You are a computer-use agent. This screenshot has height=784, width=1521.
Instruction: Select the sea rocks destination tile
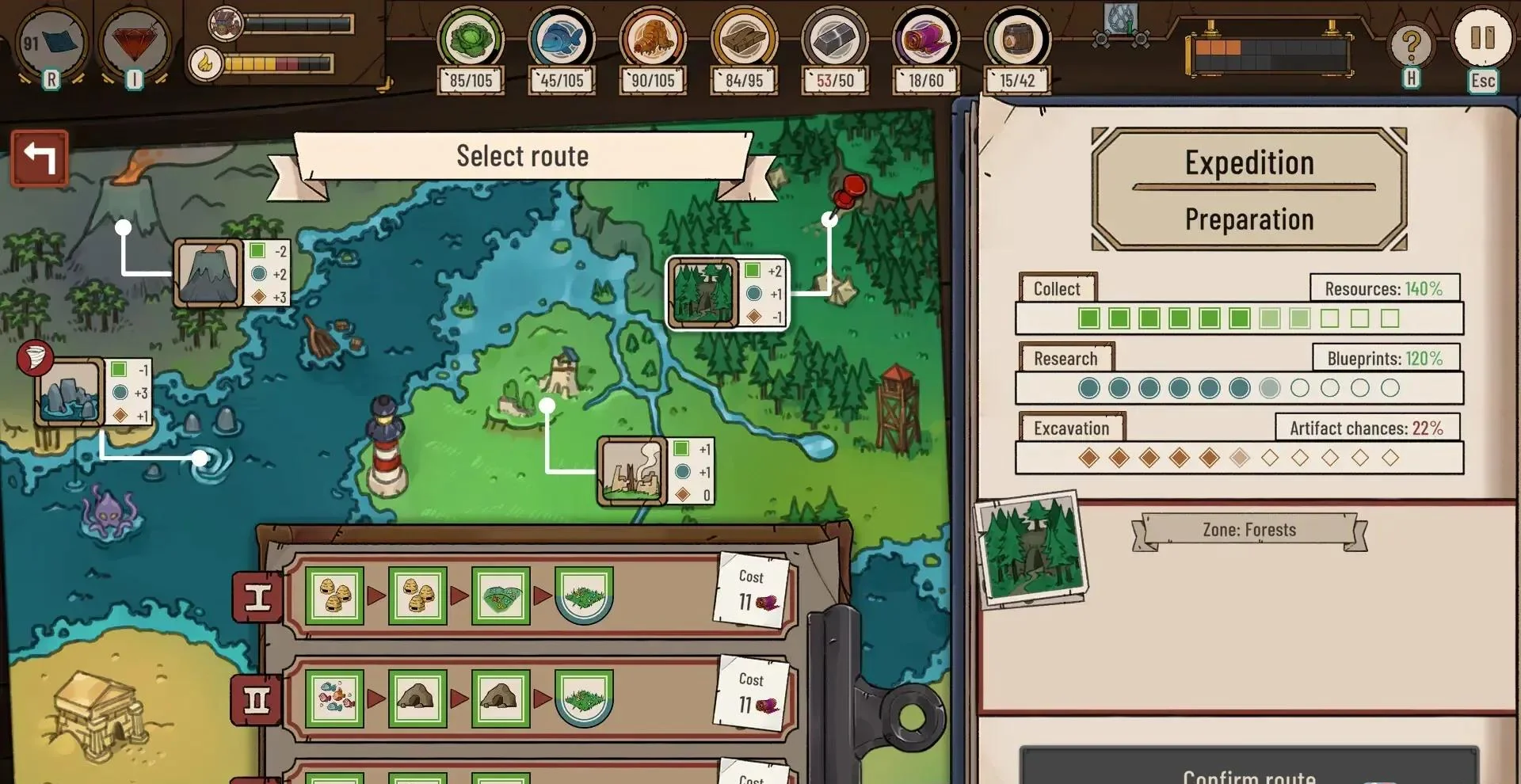coord(70,393)
